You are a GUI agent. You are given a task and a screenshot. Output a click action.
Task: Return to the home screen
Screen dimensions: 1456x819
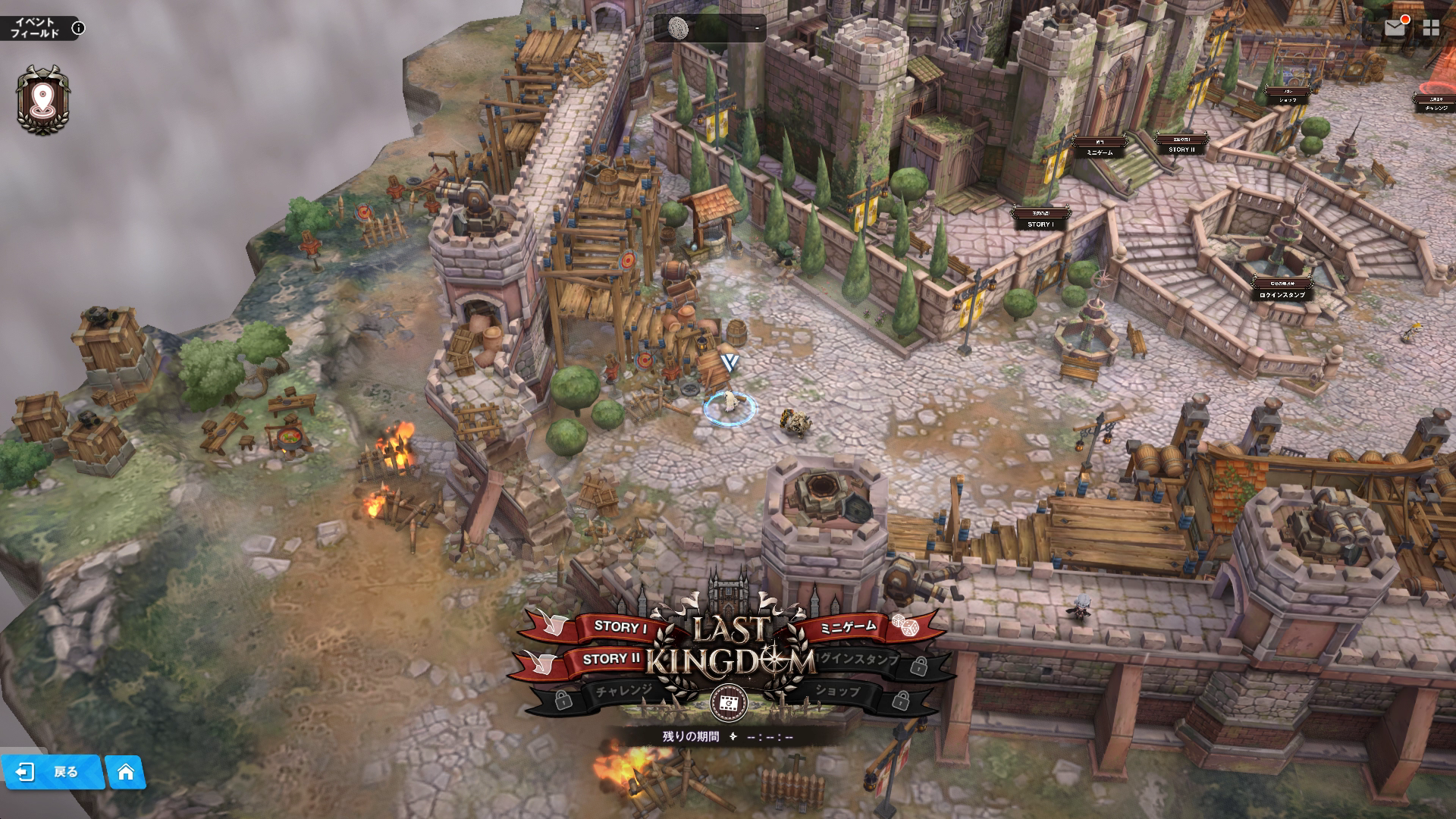tap(126, 772)
